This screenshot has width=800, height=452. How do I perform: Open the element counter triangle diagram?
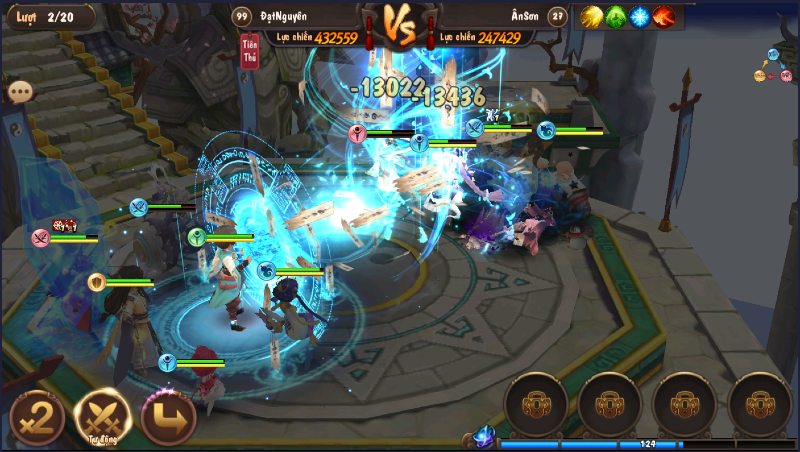tap(772, 66)
